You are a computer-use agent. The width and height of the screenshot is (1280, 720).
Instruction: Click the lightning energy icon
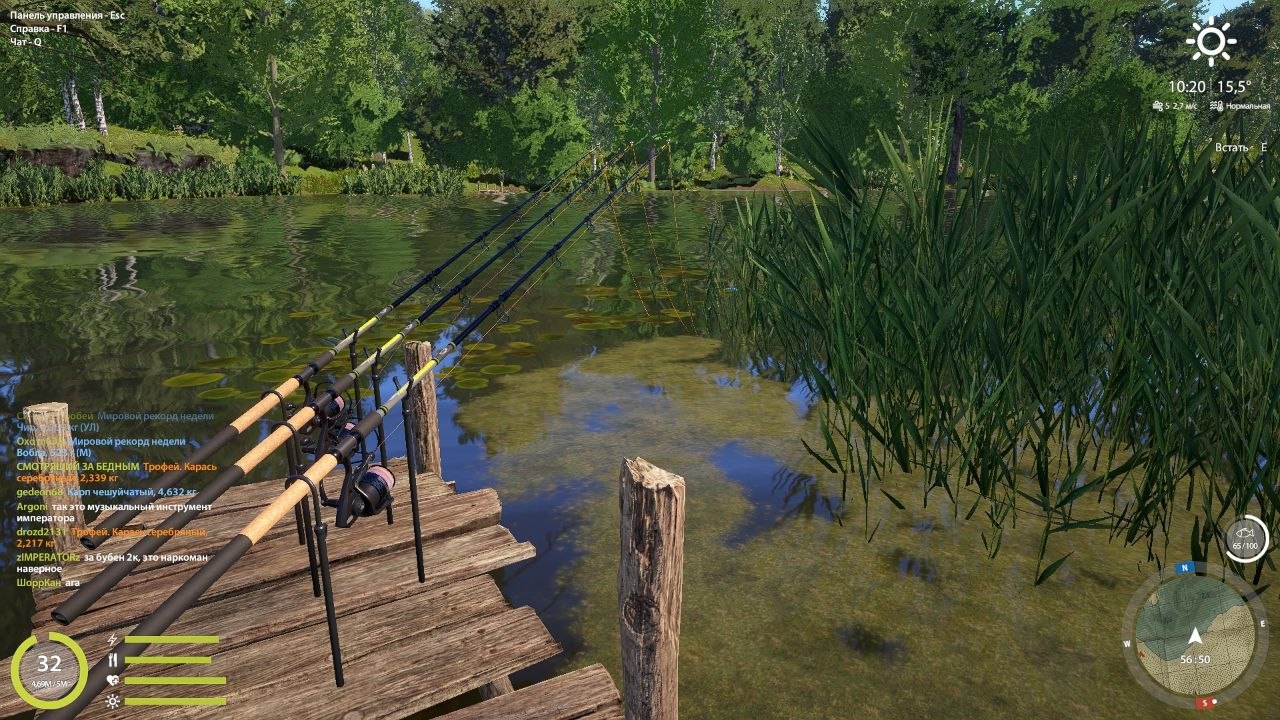click(112, 639)
